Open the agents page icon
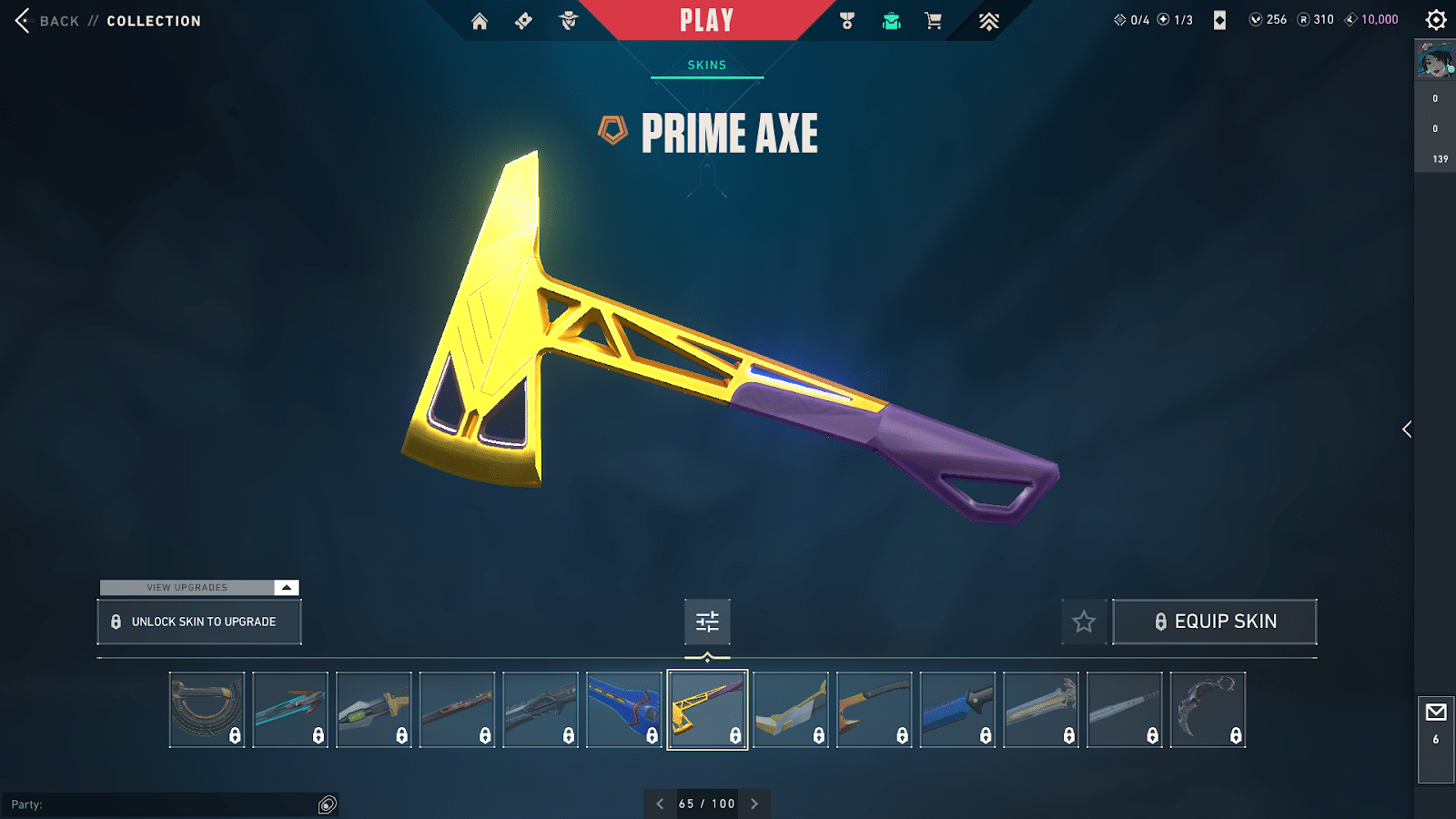 pyautogui.click(x=569, y=21)
